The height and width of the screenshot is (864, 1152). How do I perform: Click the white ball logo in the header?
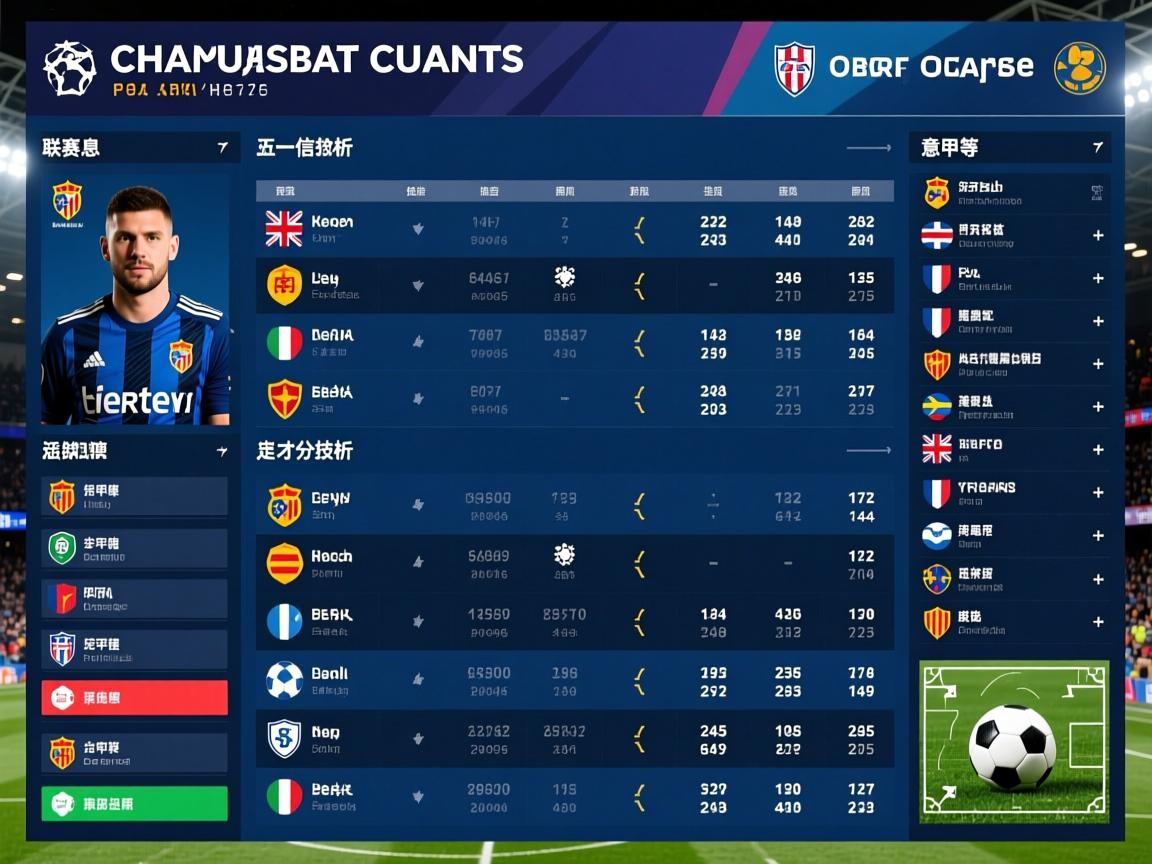70,68
